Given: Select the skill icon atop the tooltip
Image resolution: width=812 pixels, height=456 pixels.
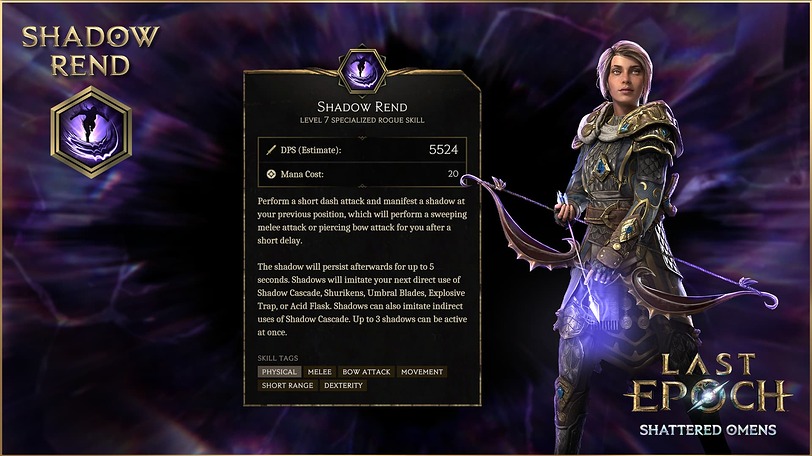Looking at the screenshot, I should pyautogui.click(x=360, y=69).
